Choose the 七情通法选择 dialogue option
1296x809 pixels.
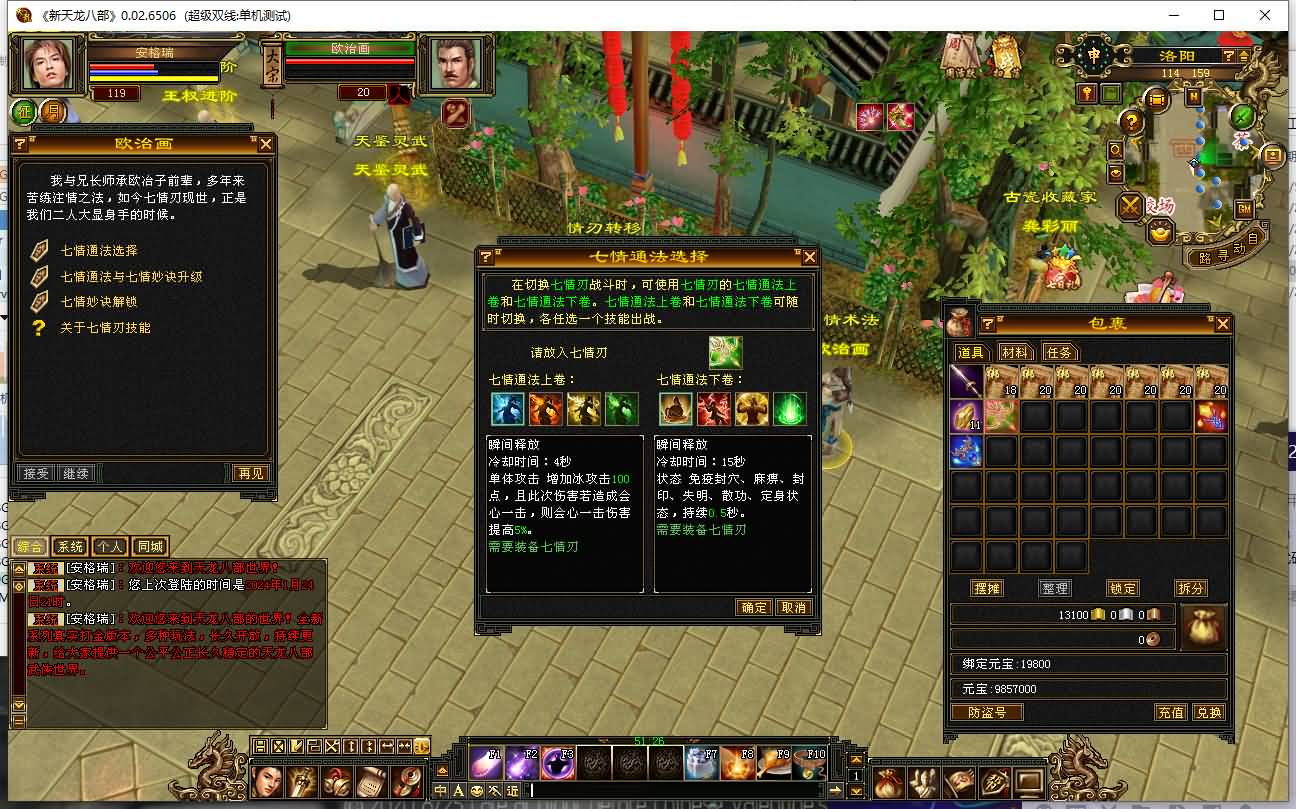click(99, 251)
